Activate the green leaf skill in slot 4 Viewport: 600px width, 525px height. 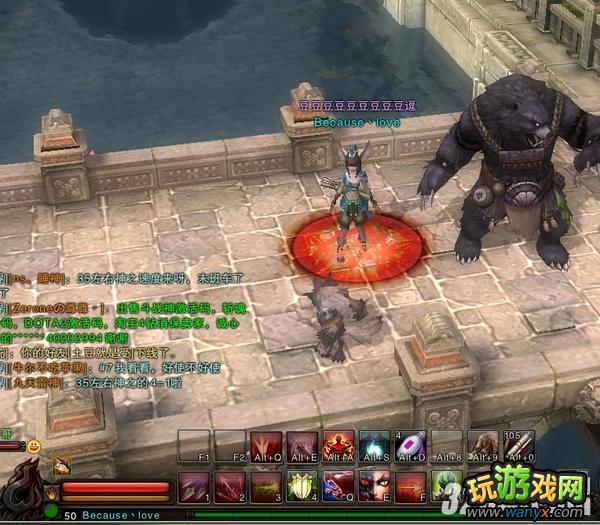[302, 487]
